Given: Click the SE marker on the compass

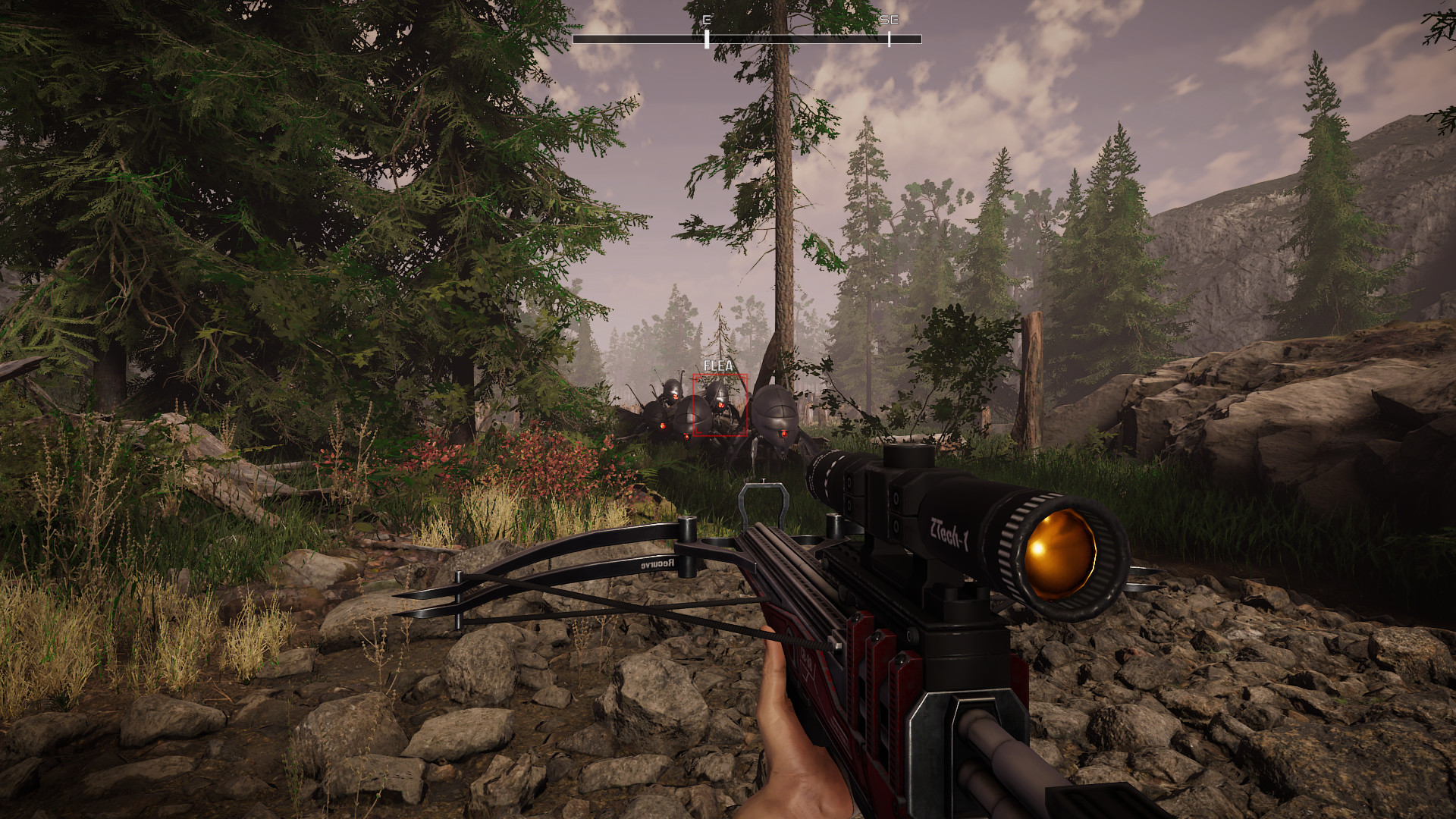Looking at the screenshot, I should [x=890, y=20].
